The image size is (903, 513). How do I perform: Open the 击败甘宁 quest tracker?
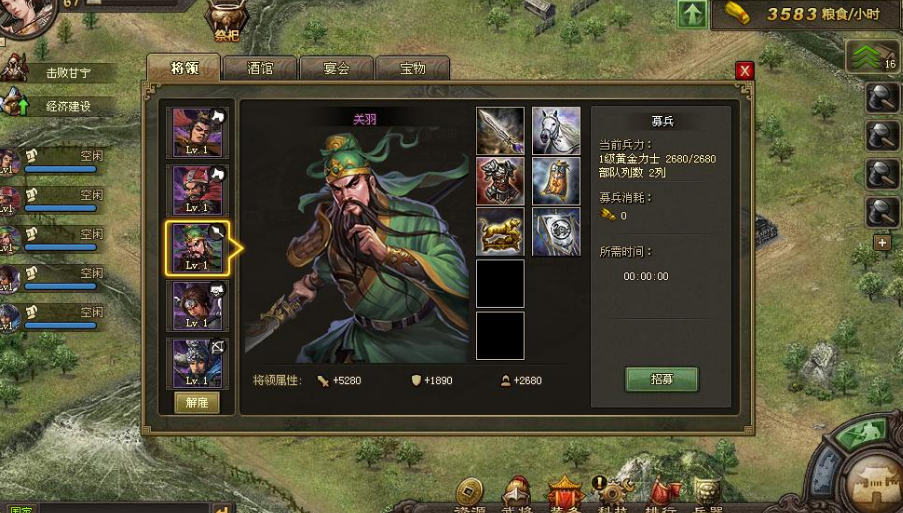click(65, 73)
